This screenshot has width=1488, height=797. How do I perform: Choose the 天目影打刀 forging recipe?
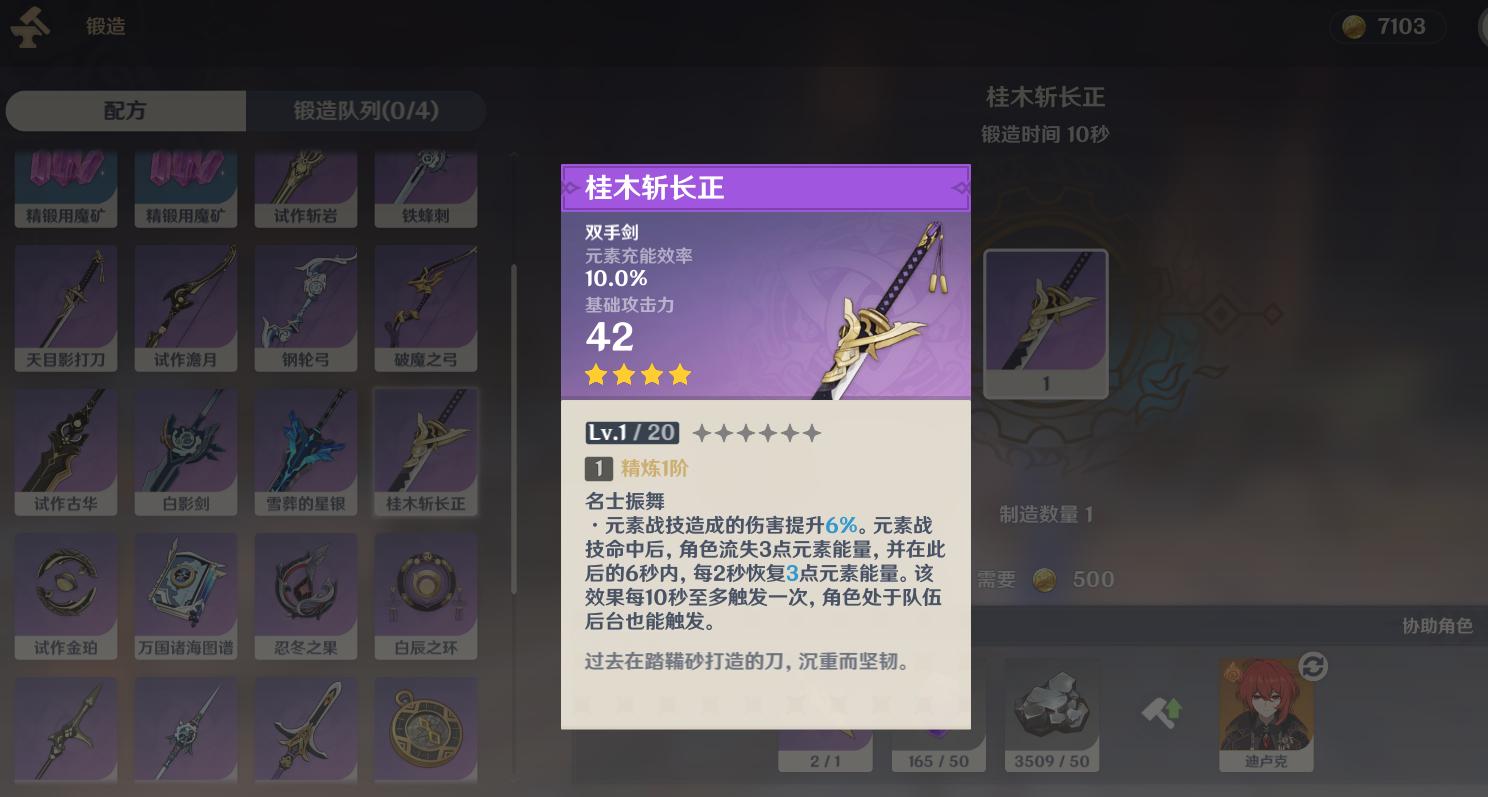pos(66,305)
